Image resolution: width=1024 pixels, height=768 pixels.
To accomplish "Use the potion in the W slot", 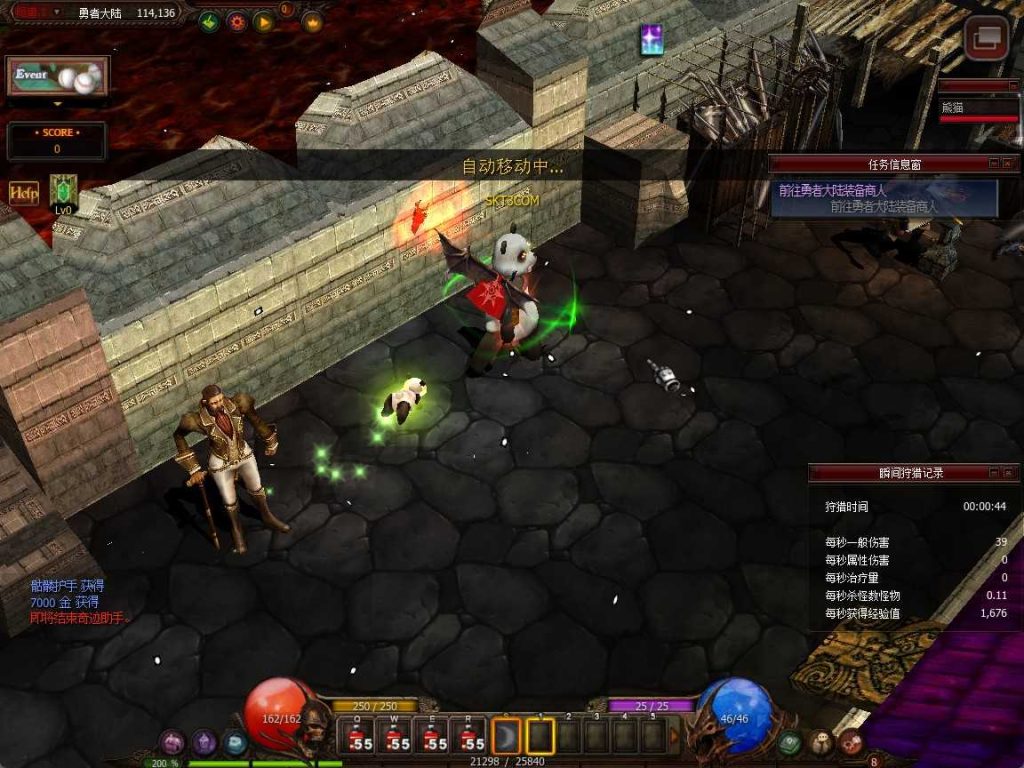I will tap(396, 737).
